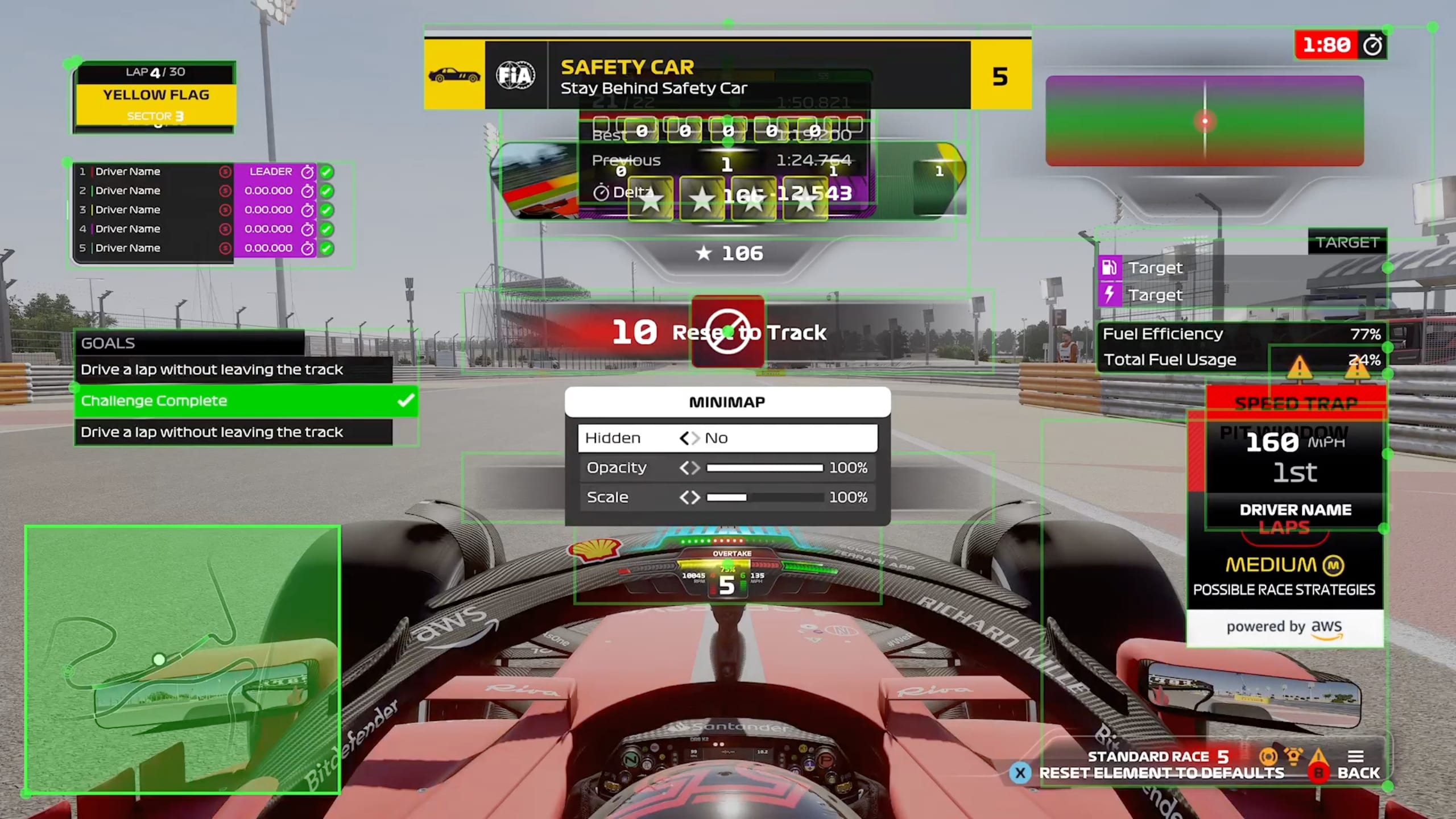Image resolution: width=1456 pixels, height=819 pixels.
Task: Adjust the Scale slider bar
Action: (x=764, y=498)
